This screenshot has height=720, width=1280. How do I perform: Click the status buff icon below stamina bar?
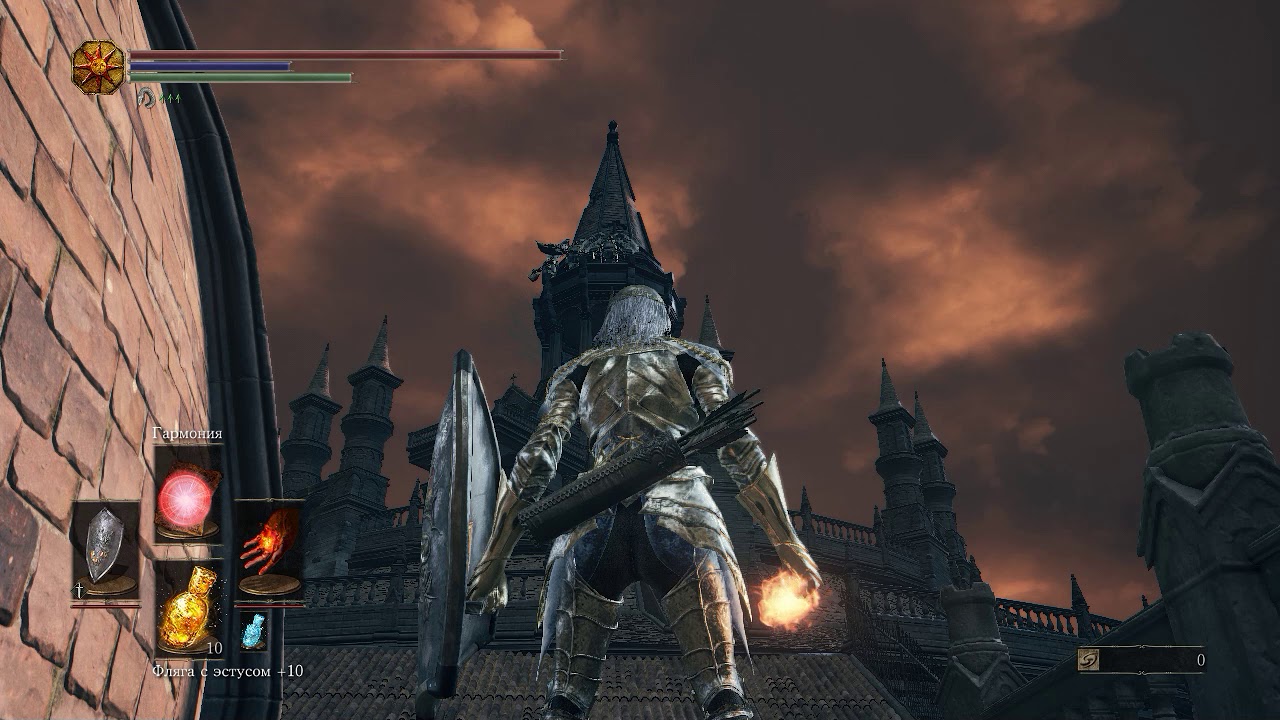point(147,97)
